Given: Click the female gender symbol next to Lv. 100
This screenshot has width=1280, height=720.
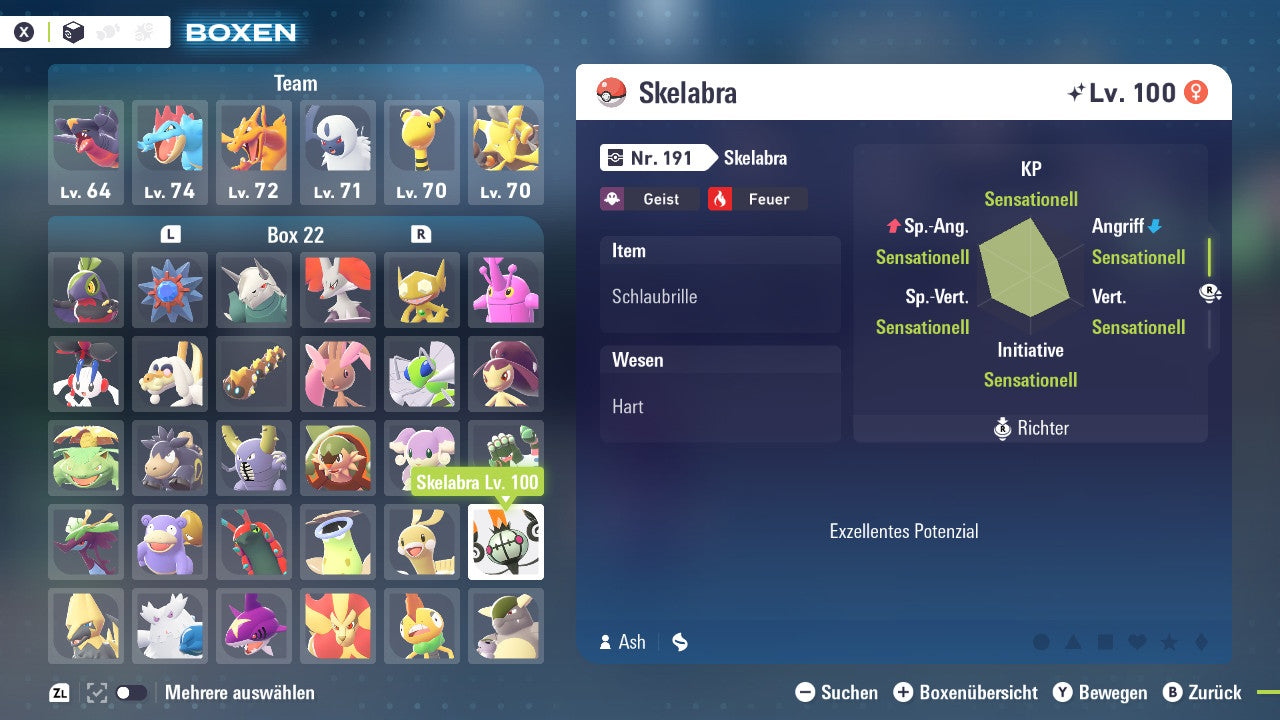Looking at the screenshot, I should point(1197,92).
